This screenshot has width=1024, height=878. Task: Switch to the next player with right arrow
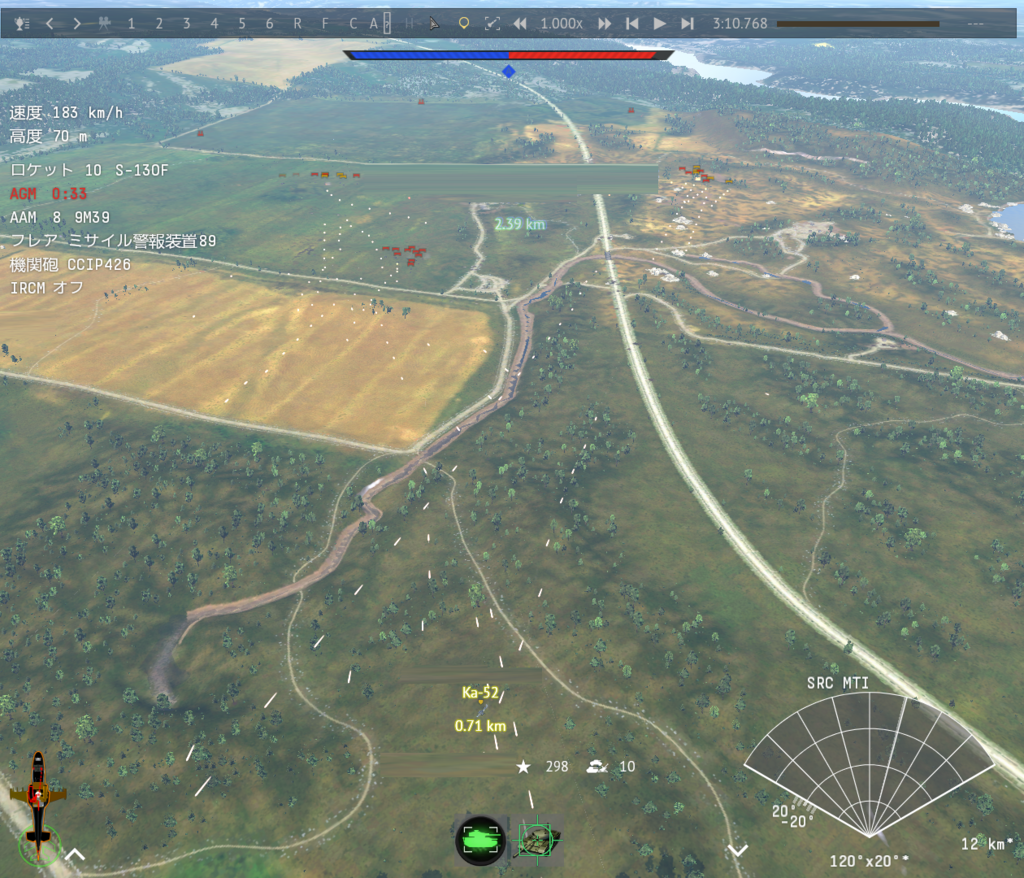coord(77,23)
